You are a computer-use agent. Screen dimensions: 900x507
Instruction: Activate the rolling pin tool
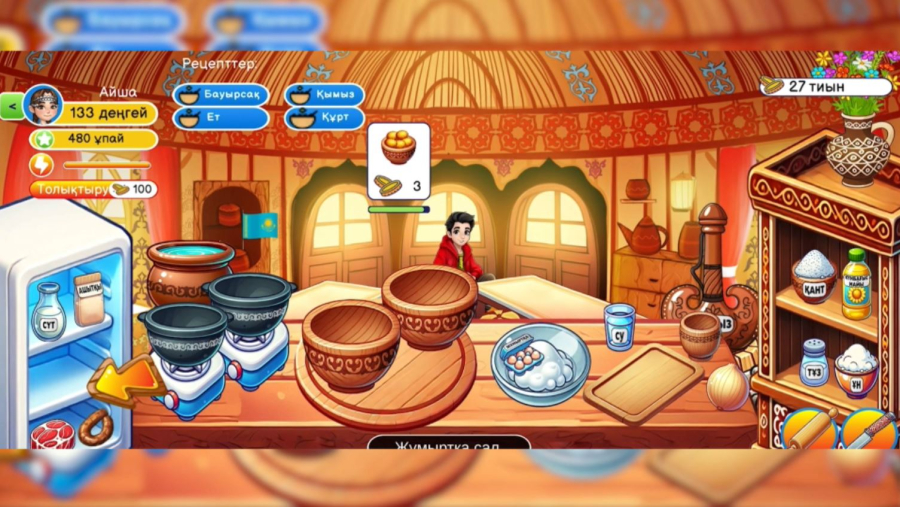click(x=810, y=429)
